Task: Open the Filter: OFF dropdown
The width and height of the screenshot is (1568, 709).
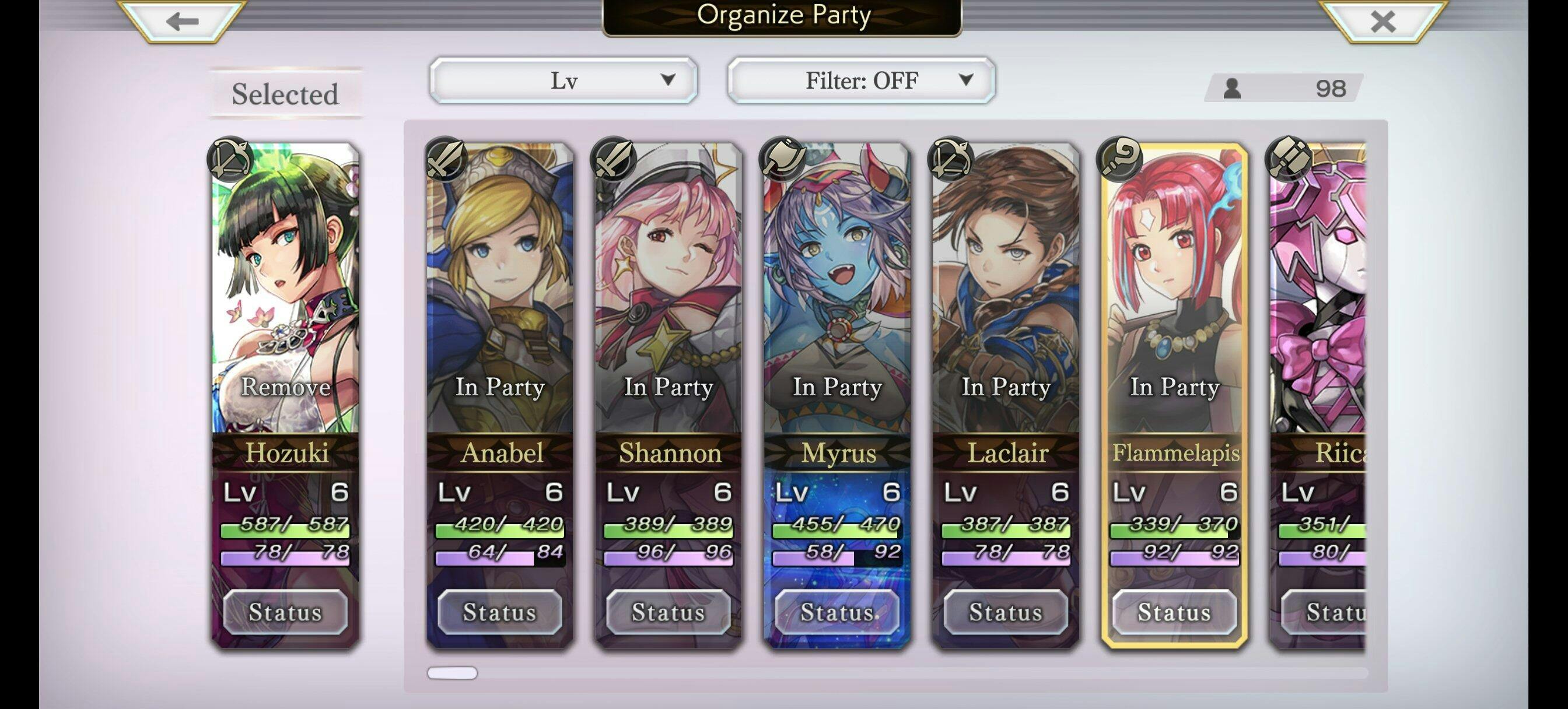Action: click(x=860, y=80)
